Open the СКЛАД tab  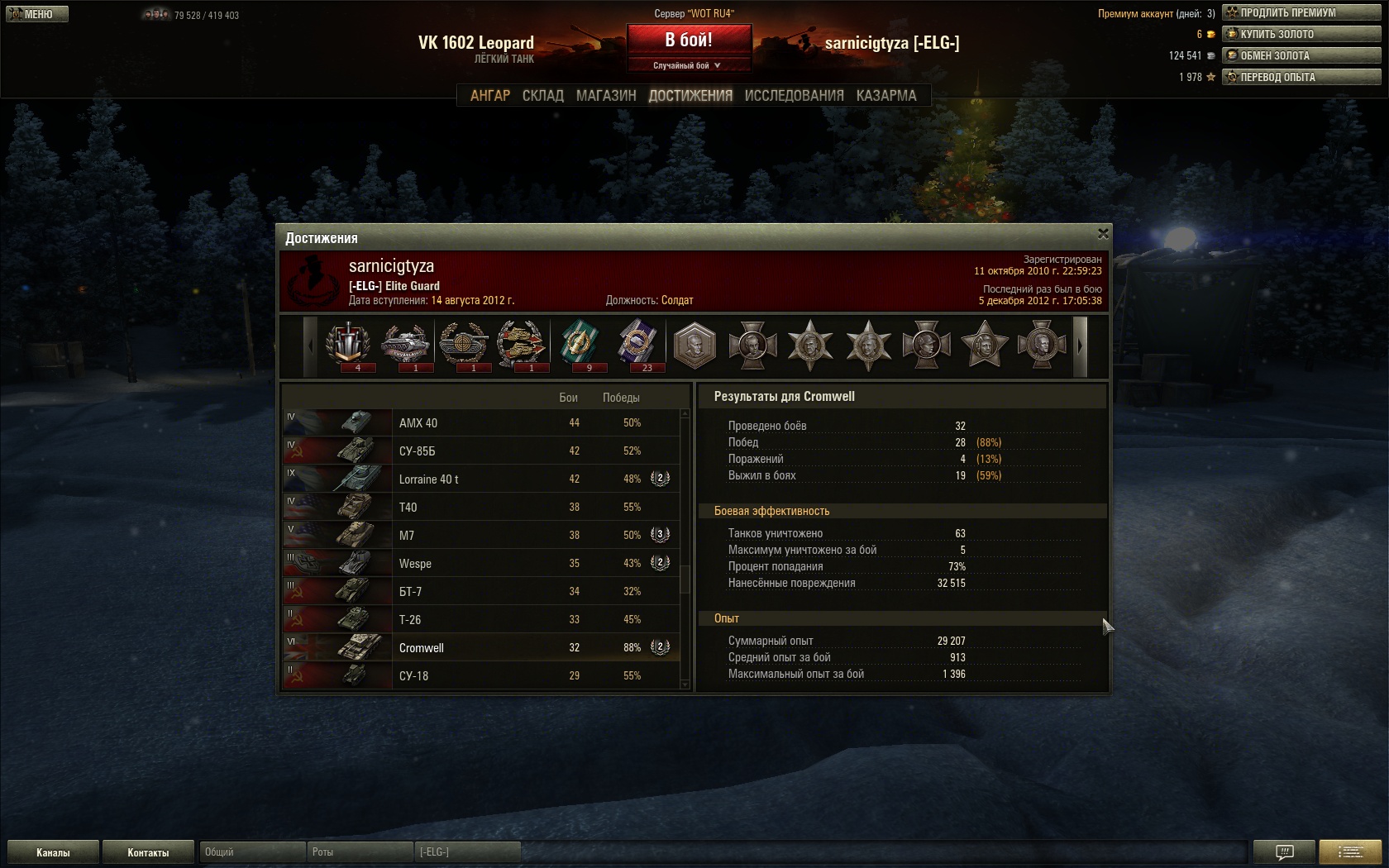(543, 96)
